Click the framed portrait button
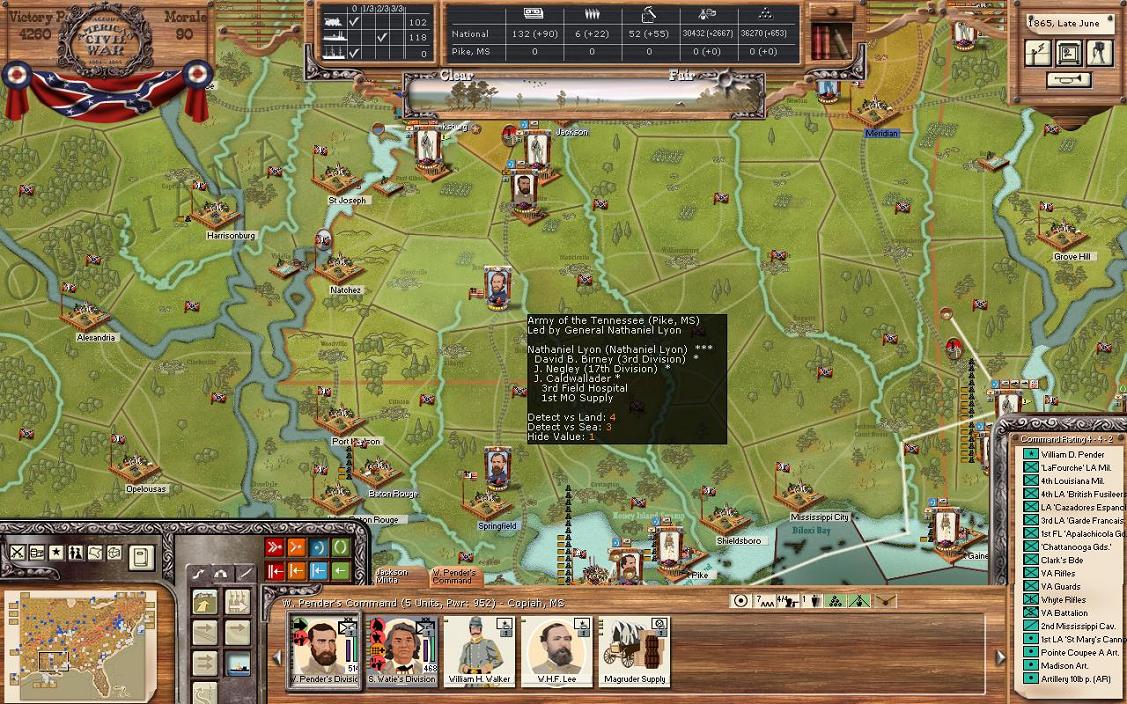The height and width of the screenshot is (704, 1127). point(1068,53)
